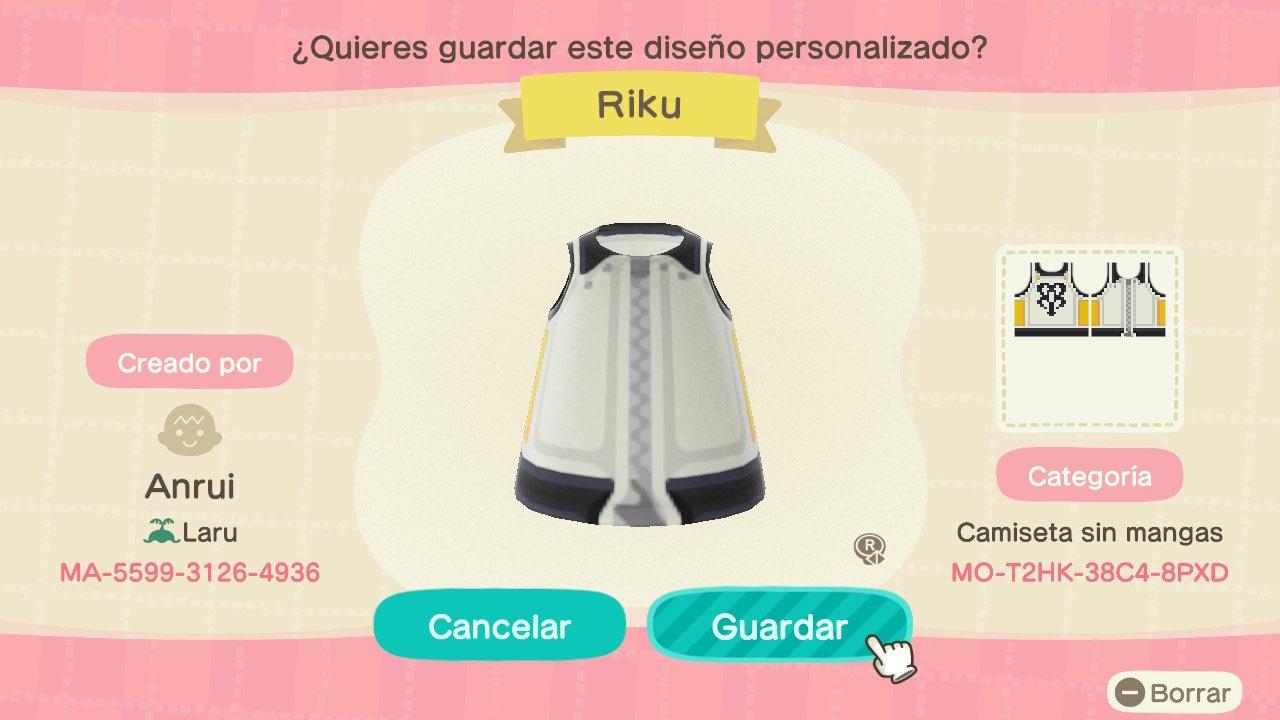Click the yellow Riku name banner
This screenshot has width=1280, height=720.
tap(642, 106)
